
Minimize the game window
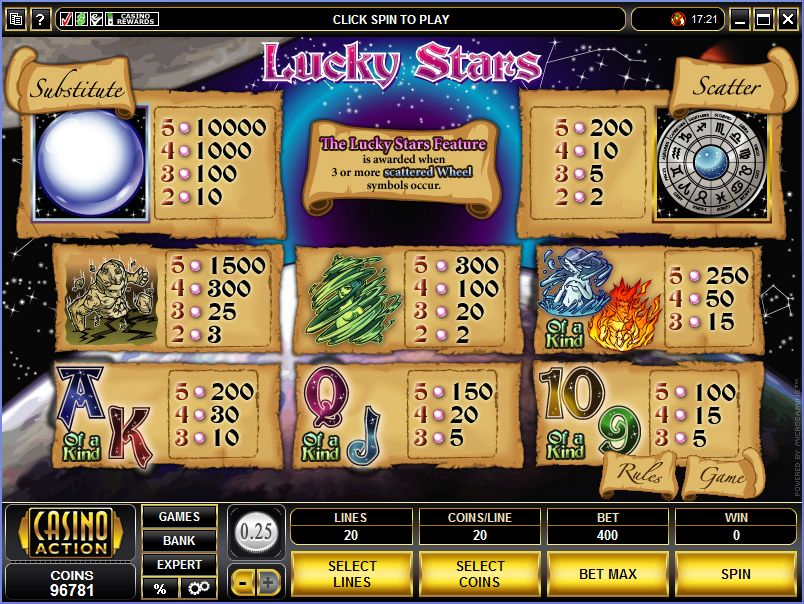point(740,19)
